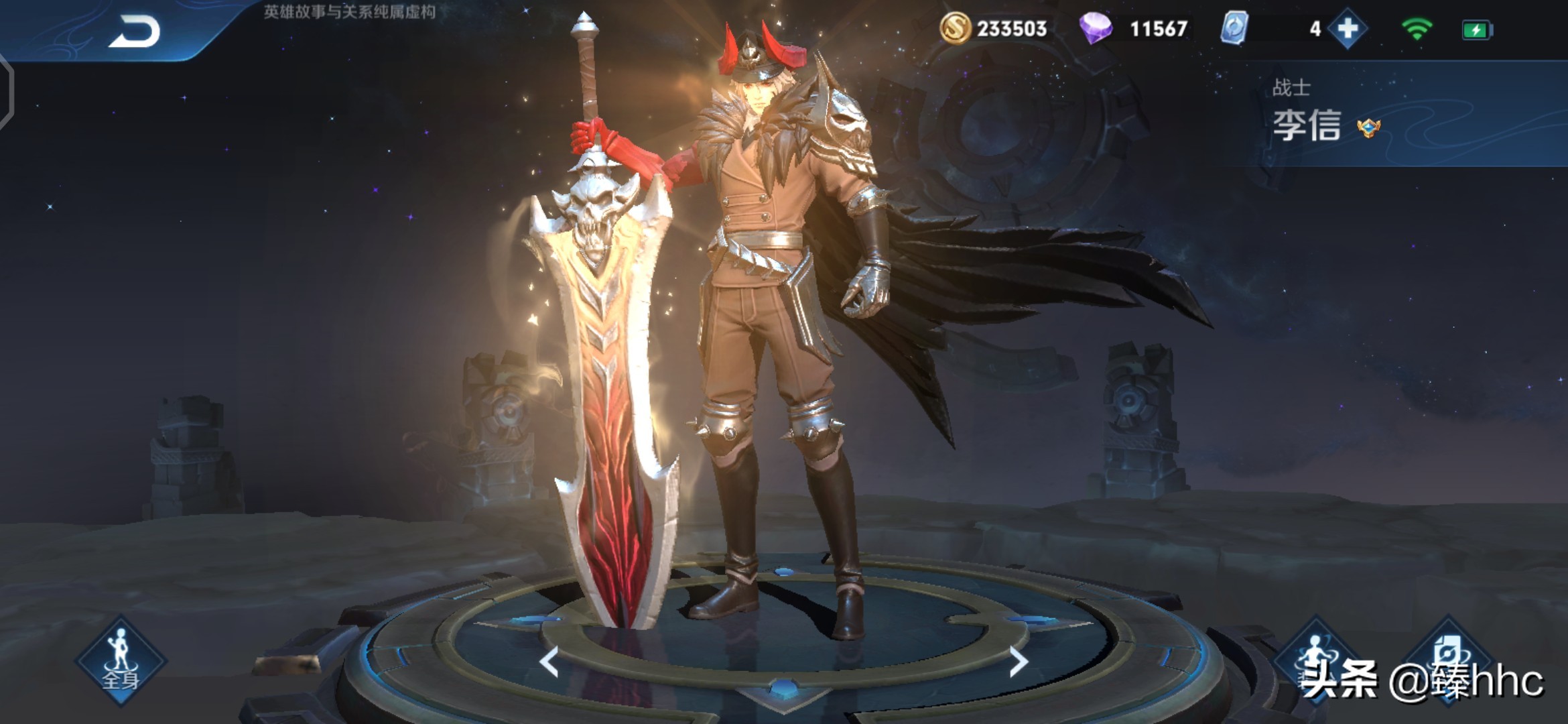Tap the plus button to add tickets
Image resolution: width=1568 pixels, height=724 pixels.
(1348, 29)
